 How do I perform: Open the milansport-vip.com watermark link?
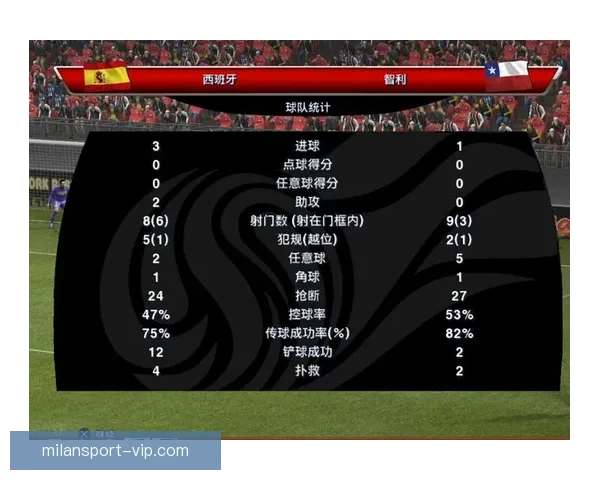[x=115, y=450]
